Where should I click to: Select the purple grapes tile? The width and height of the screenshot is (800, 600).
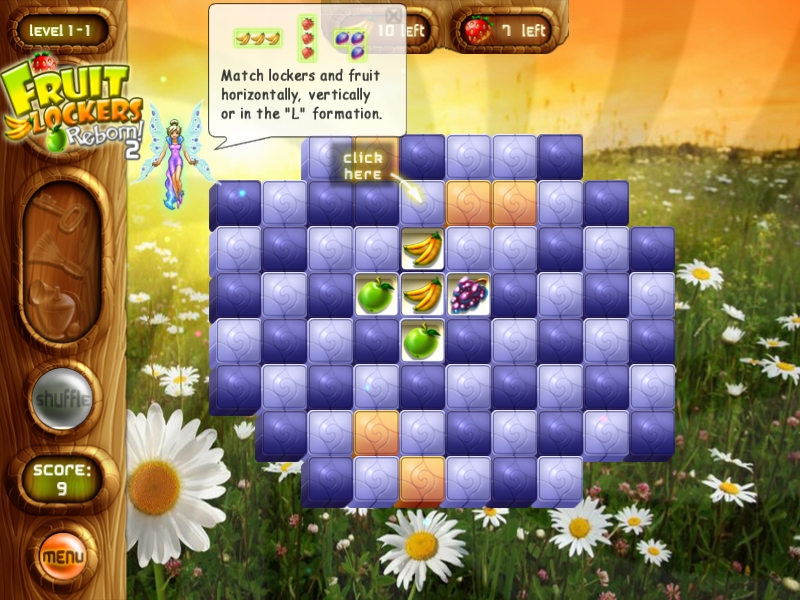click(x=468, y=295)
